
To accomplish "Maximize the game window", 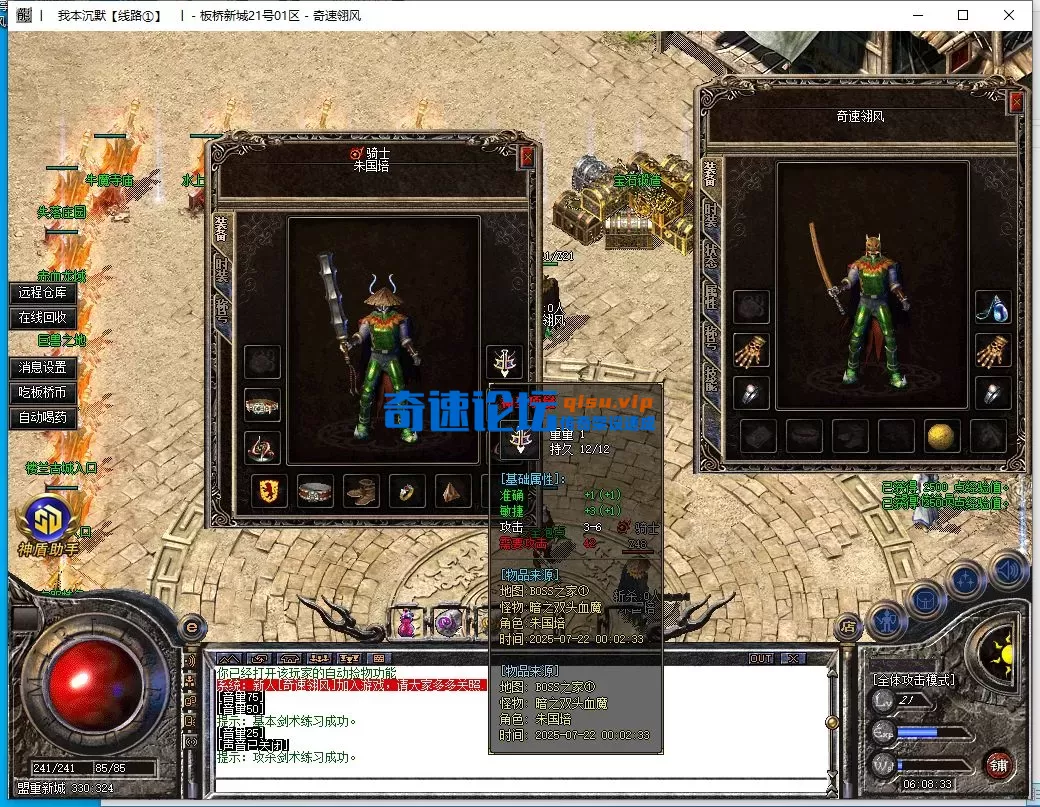I will click(x=963, y=15).
